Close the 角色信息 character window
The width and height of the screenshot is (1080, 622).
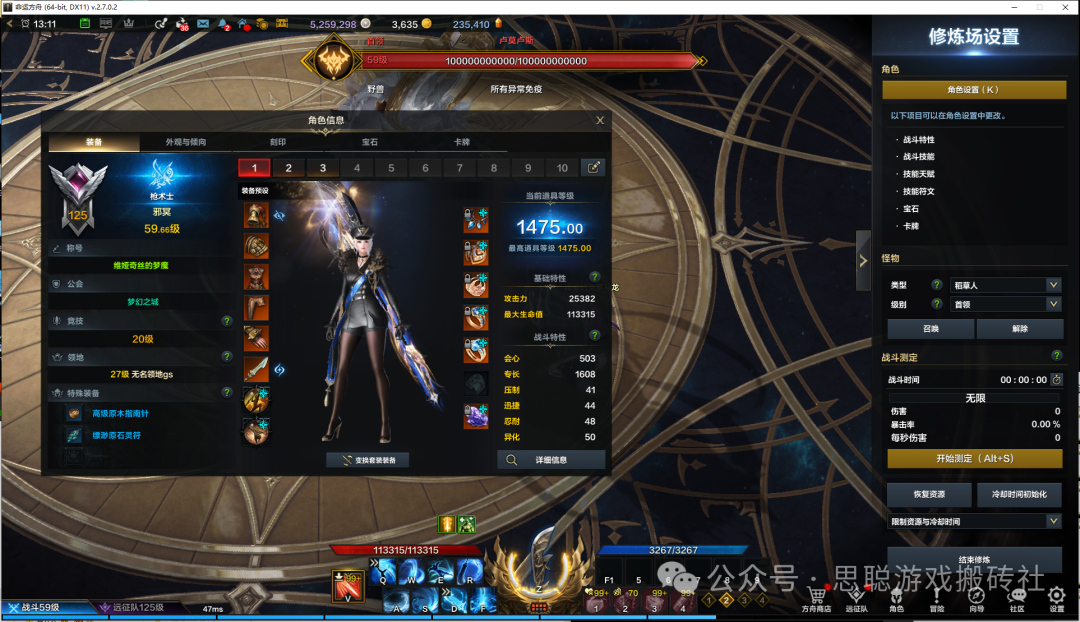600,120
